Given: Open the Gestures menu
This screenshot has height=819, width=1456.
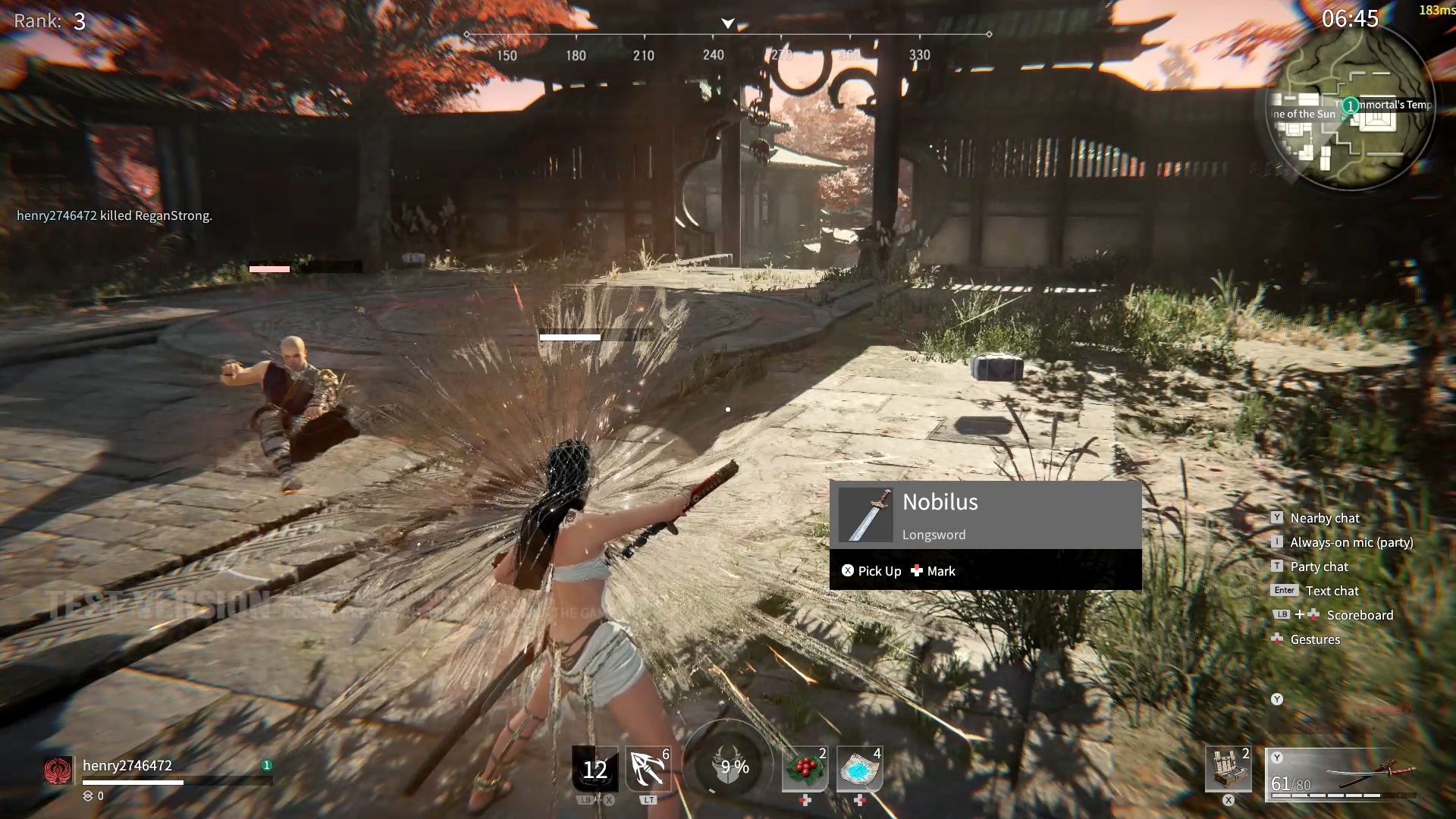Looking at the screenshot, I should [1315, 639].
